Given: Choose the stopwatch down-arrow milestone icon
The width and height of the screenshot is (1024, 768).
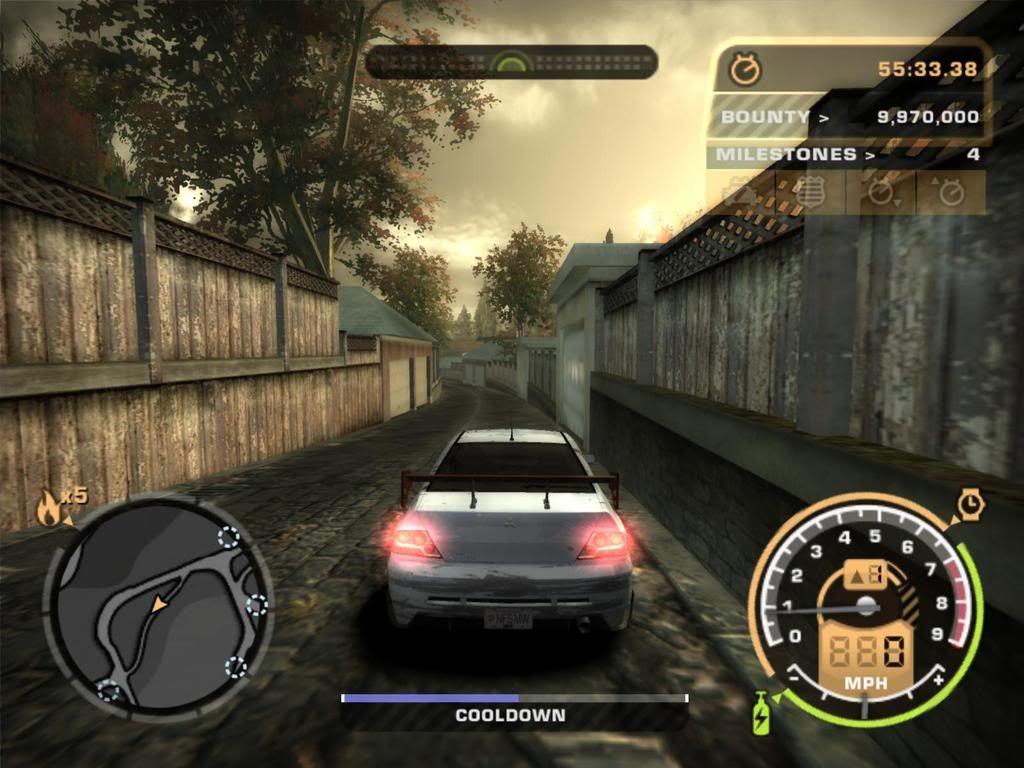Looking at the screenshot, I should tap(881, 192).
